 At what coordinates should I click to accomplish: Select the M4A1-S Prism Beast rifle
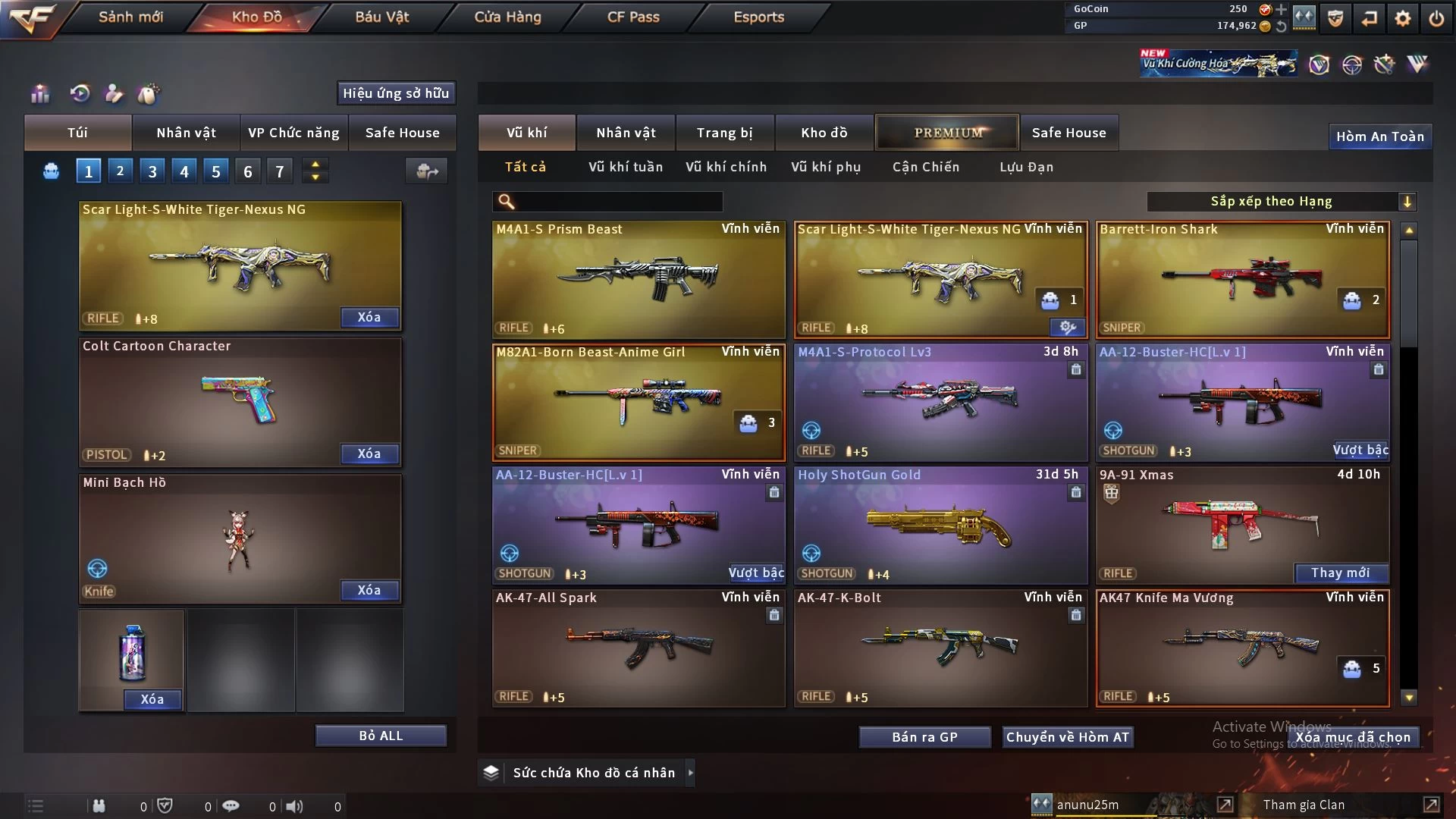pos(638,279)
